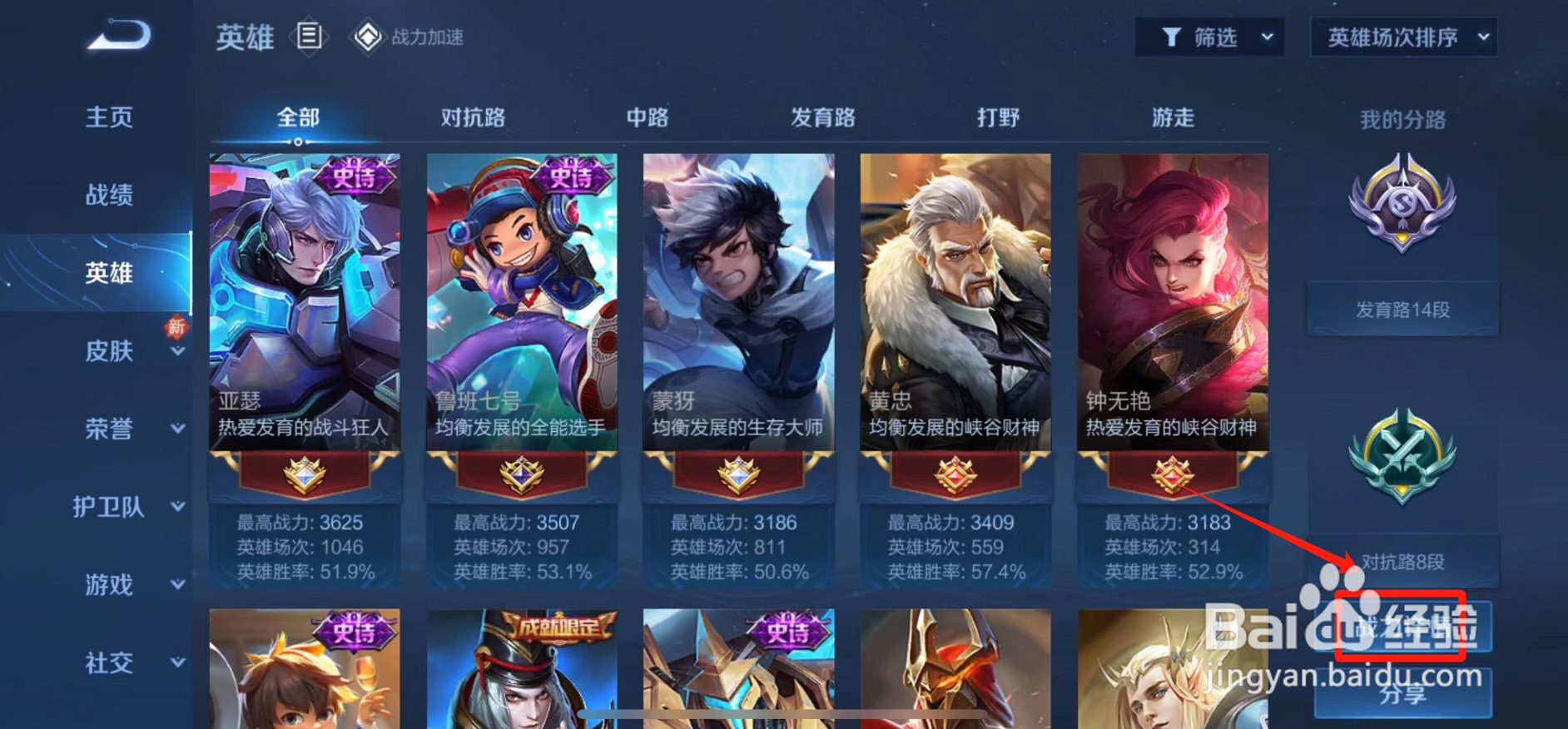Select the 全部 tab indicator slider
1568x729 pixels.
tap(300, 141)
